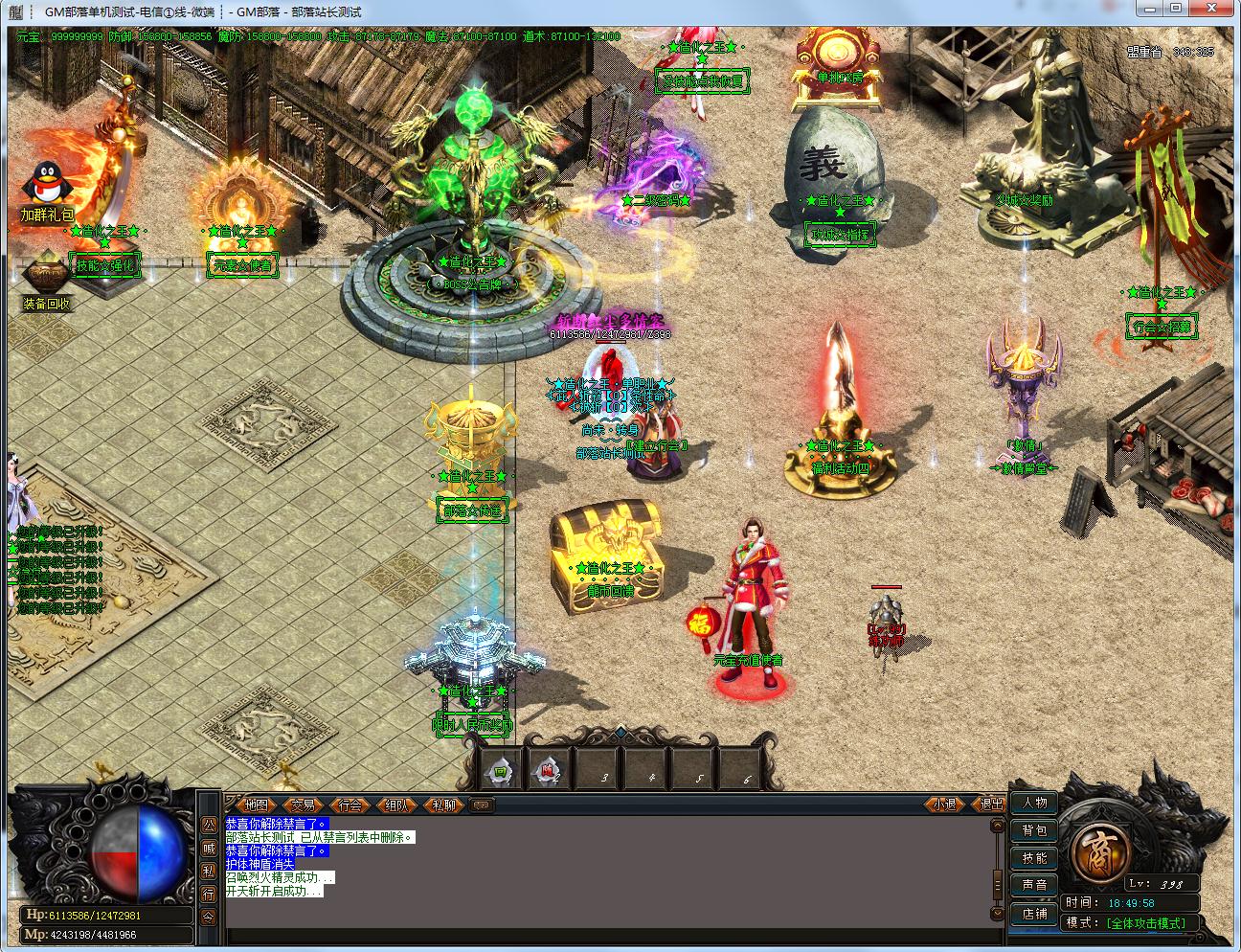Use the green scroll in hotbar slot one

pyautogui.click(x=500, y=771)
